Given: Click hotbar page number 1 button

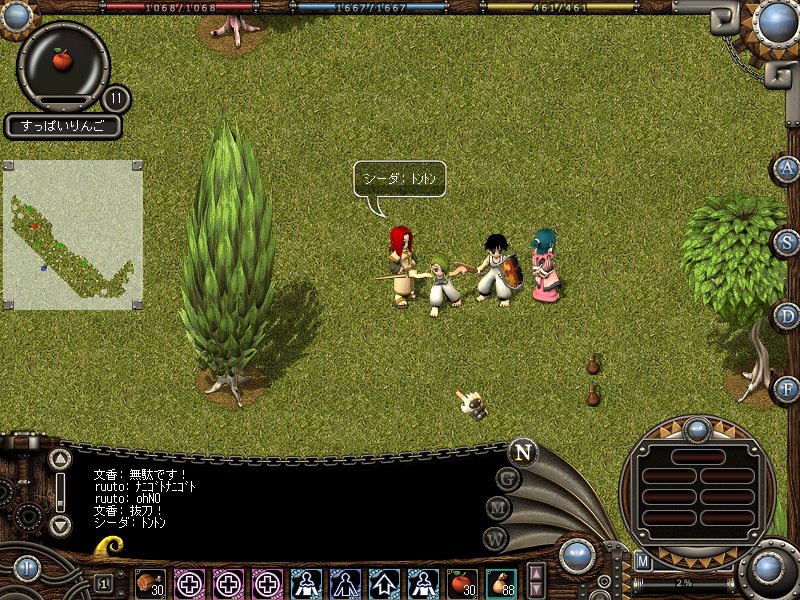Looking at the screenshot, I should tap(103, 583).
